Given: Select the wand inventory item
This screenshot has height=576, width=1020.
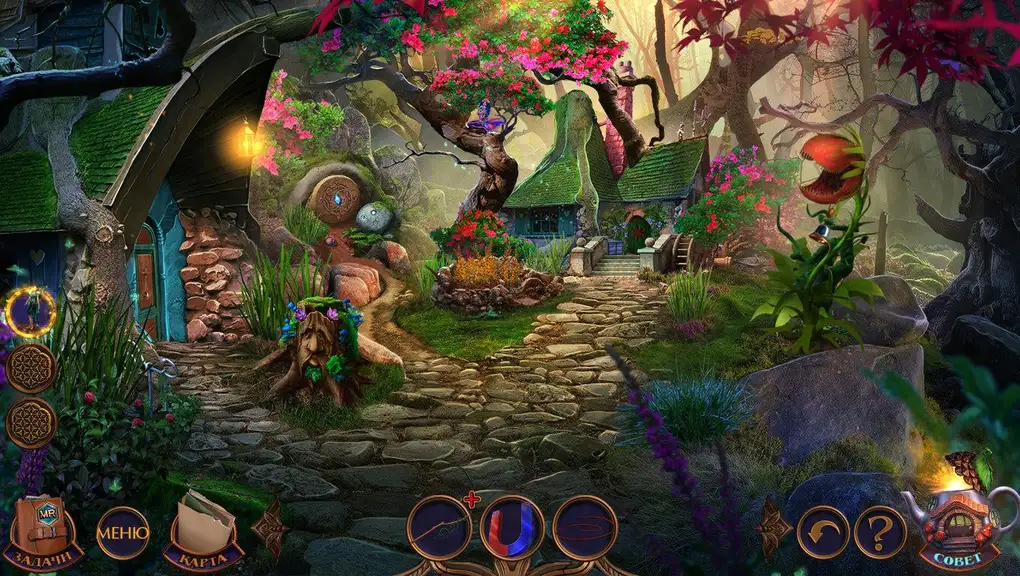Looking at the screenshot, I should 439,528.
